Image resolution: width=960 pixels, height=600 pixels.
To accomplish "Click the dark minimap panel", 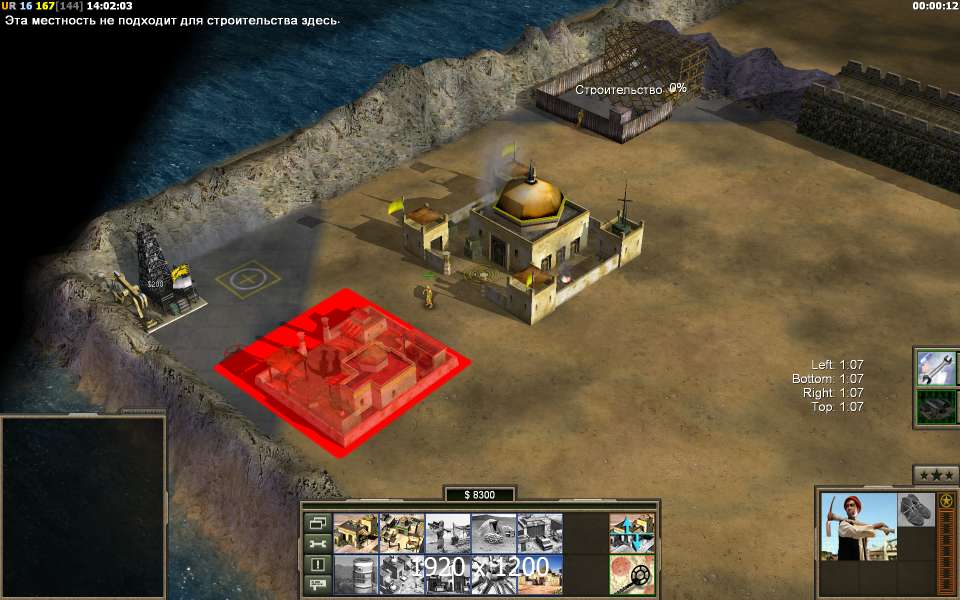I will 83,506.
